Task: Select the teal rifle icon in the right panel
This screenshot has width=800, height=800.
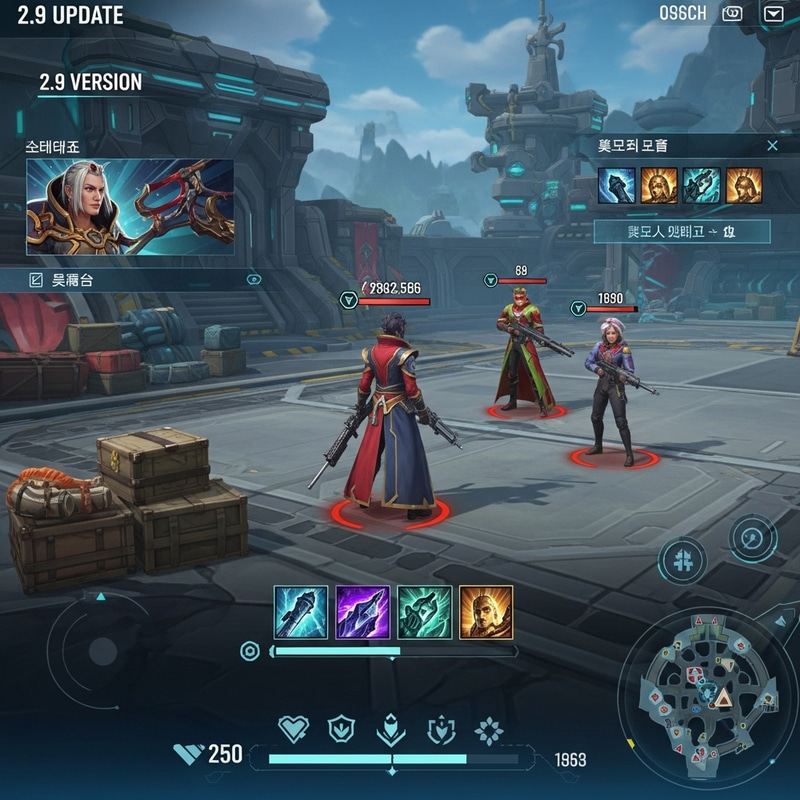Action: pos(701,185)
